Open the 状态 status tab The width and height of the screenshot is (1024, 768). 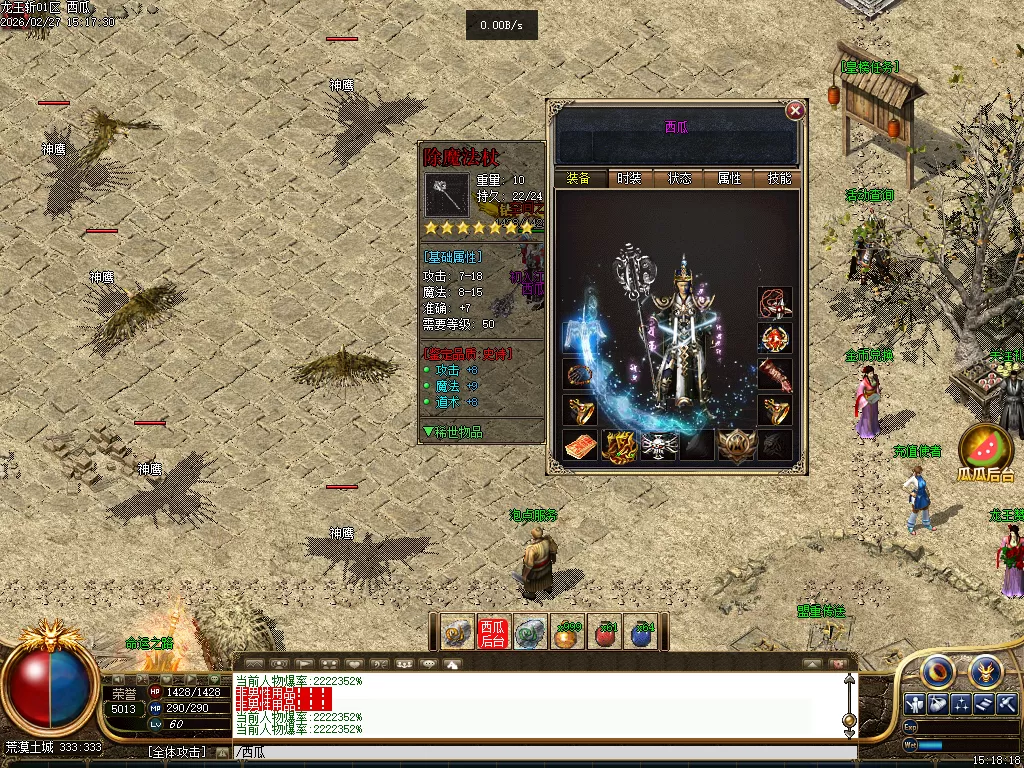click(680, 179)
